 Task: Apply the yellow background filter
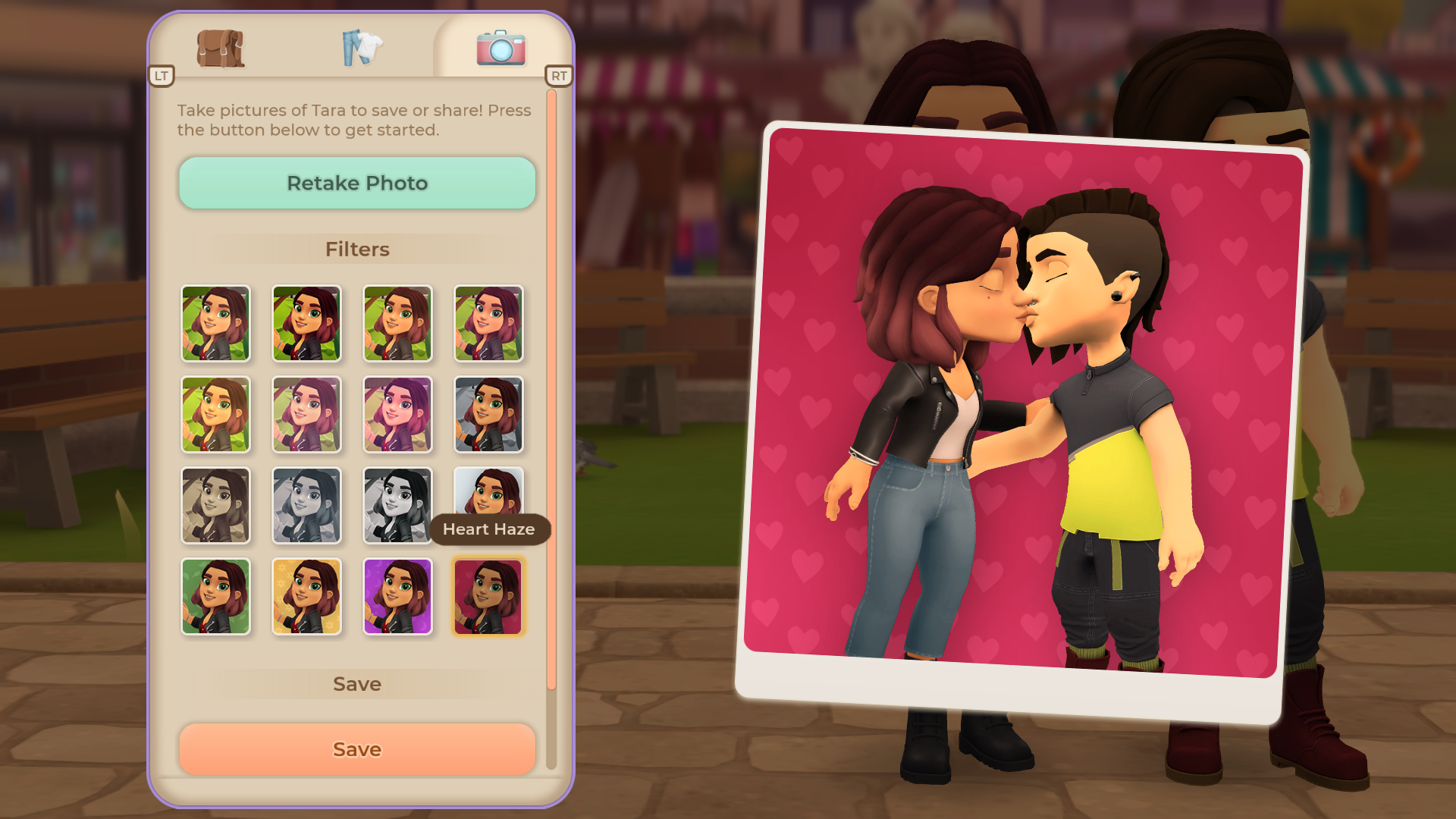pos(306,597)
